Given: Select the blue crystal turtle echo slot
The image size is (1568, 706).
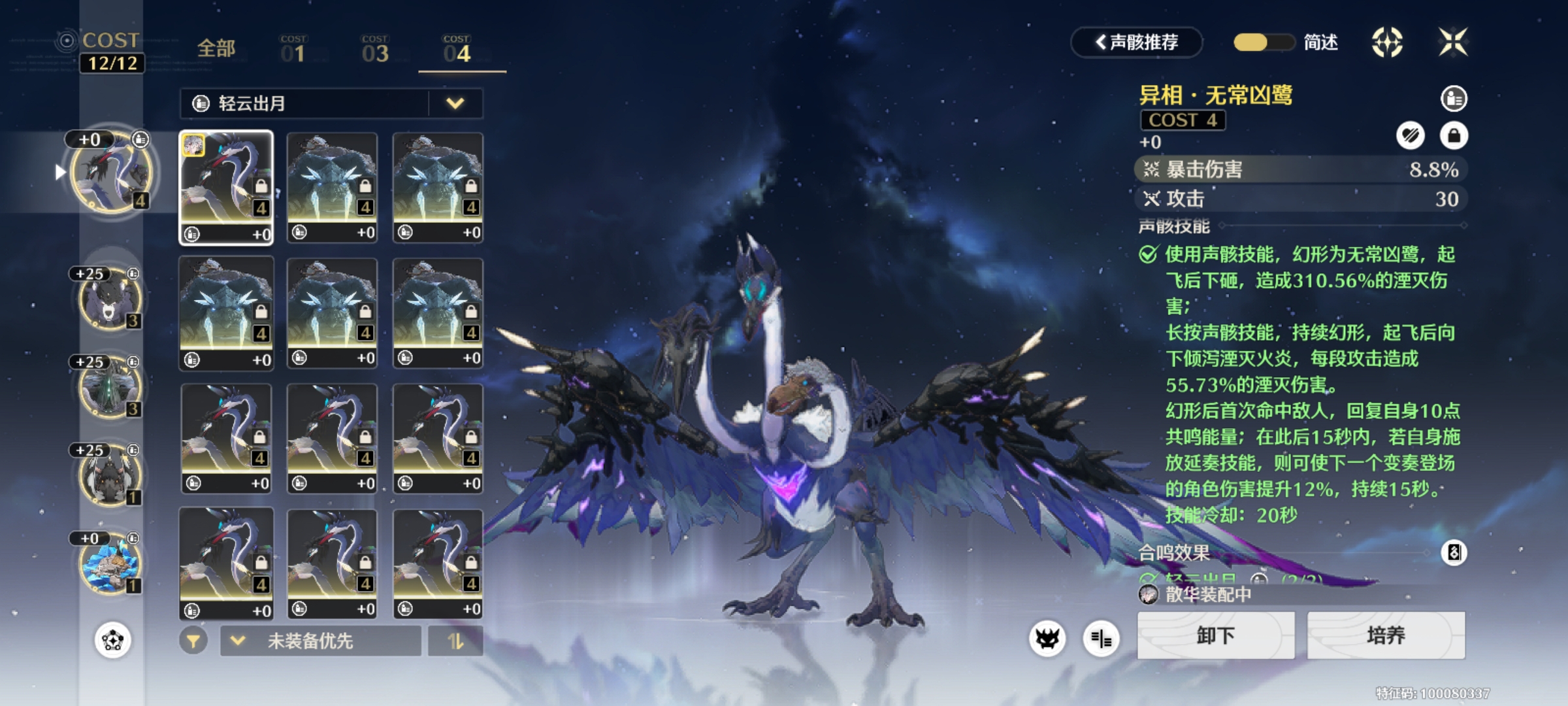Looking at the screenshot, I should [x=110, y=563].
